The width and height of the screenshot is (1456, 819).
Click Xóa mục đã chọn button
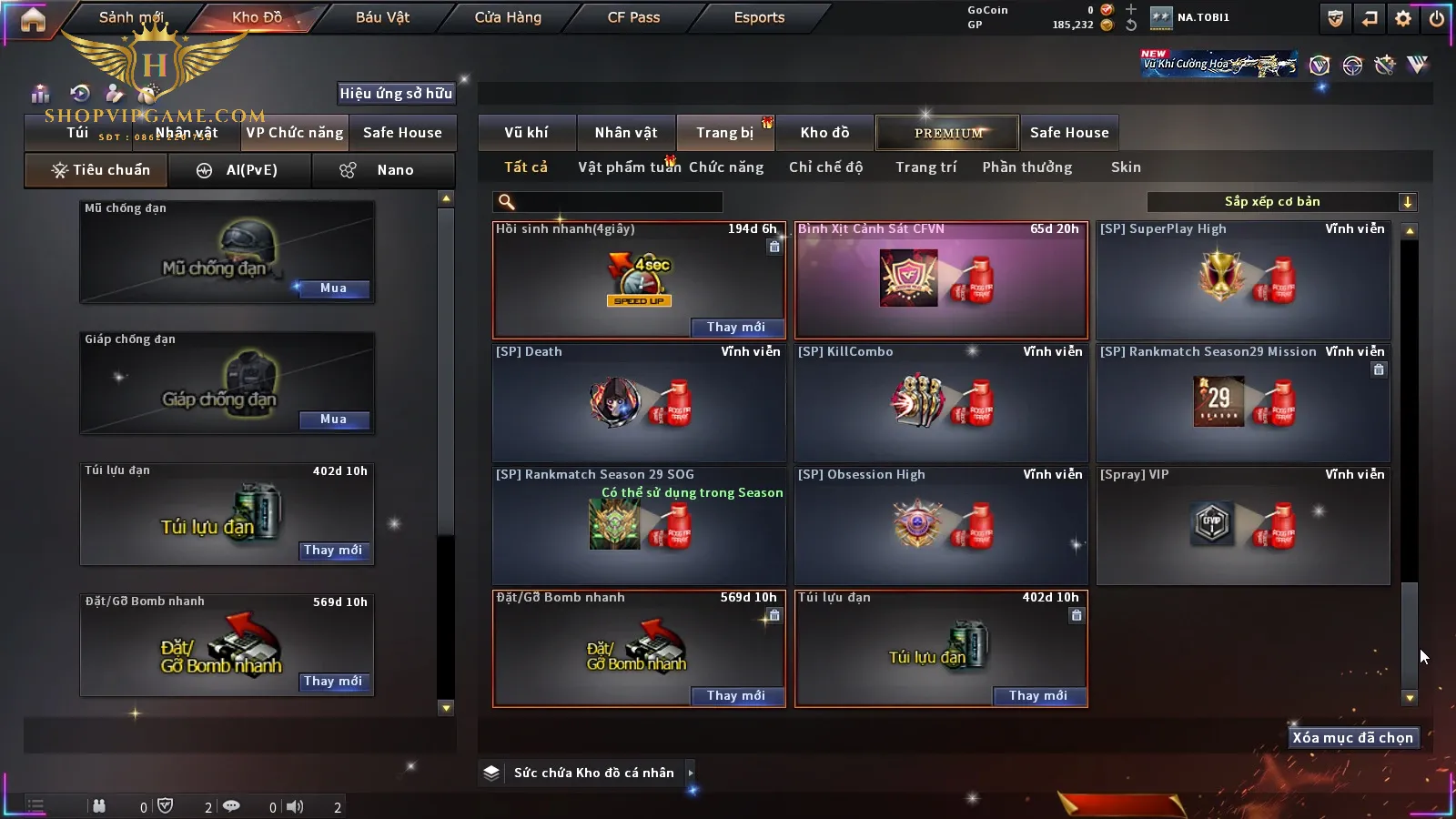(x=1352, y=738)
